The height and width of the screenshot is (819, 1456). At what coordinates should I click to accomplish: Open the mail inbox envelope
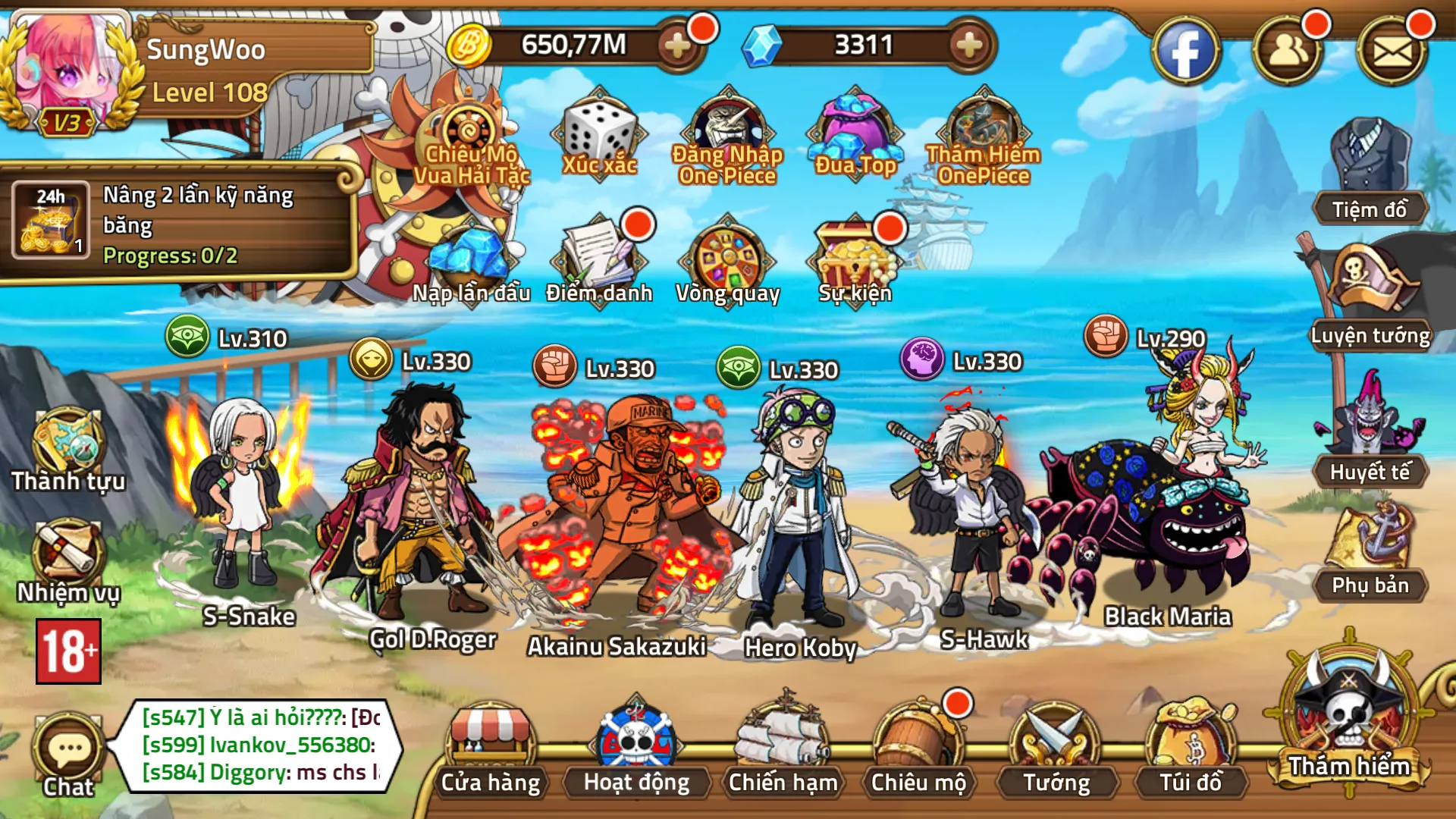point(1392,52)
